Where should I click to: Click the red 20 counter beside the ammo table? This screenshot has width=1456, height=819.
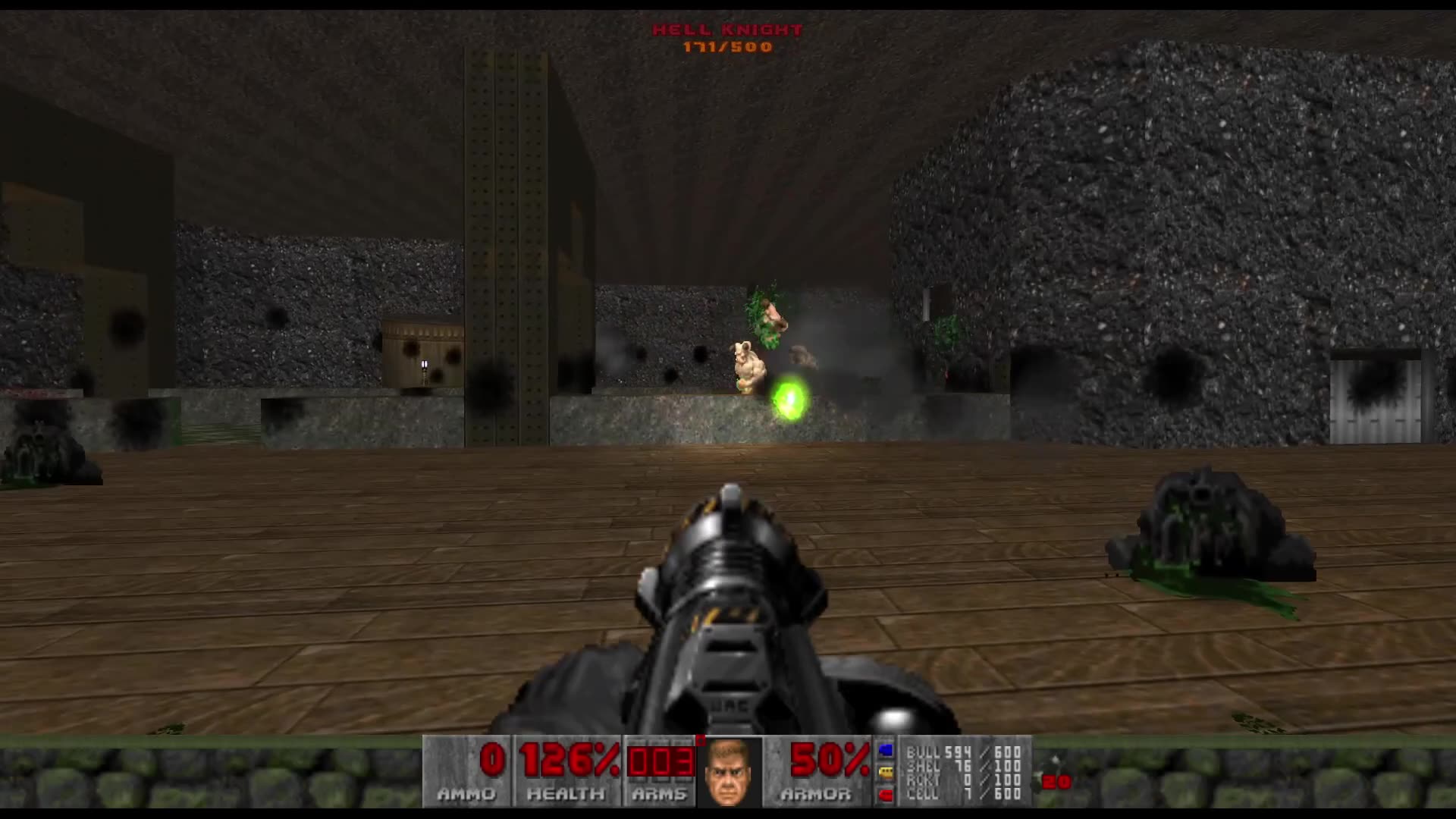point(1058,780)
